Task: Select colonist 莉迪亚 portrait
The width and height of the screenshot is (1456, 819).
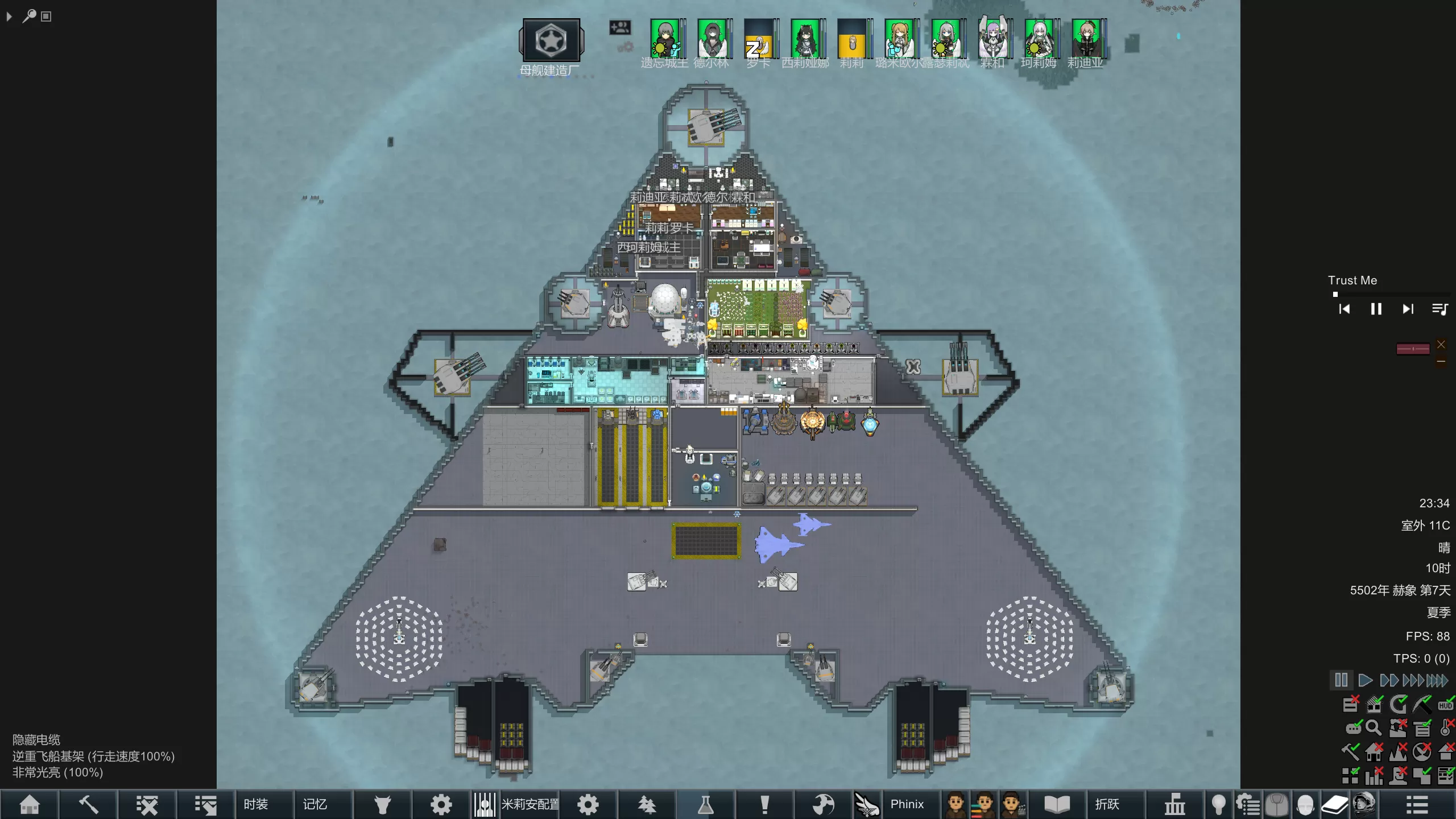Action: pos(1086,39)
